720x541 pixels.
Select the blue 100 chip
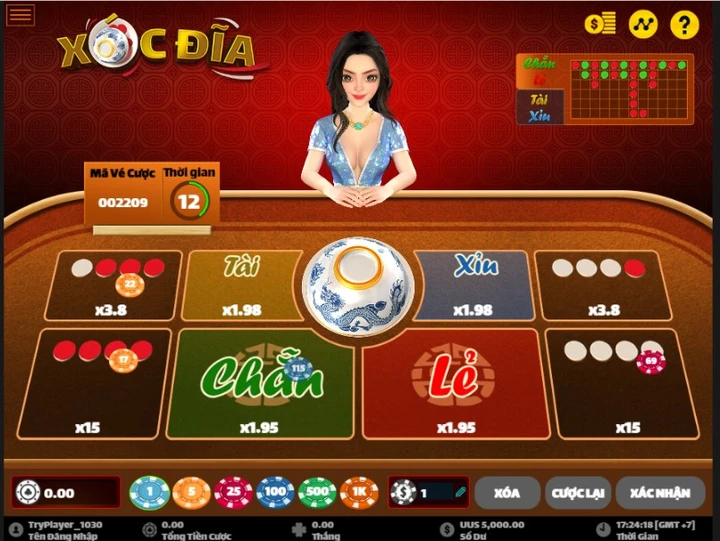tap(275, 492)
